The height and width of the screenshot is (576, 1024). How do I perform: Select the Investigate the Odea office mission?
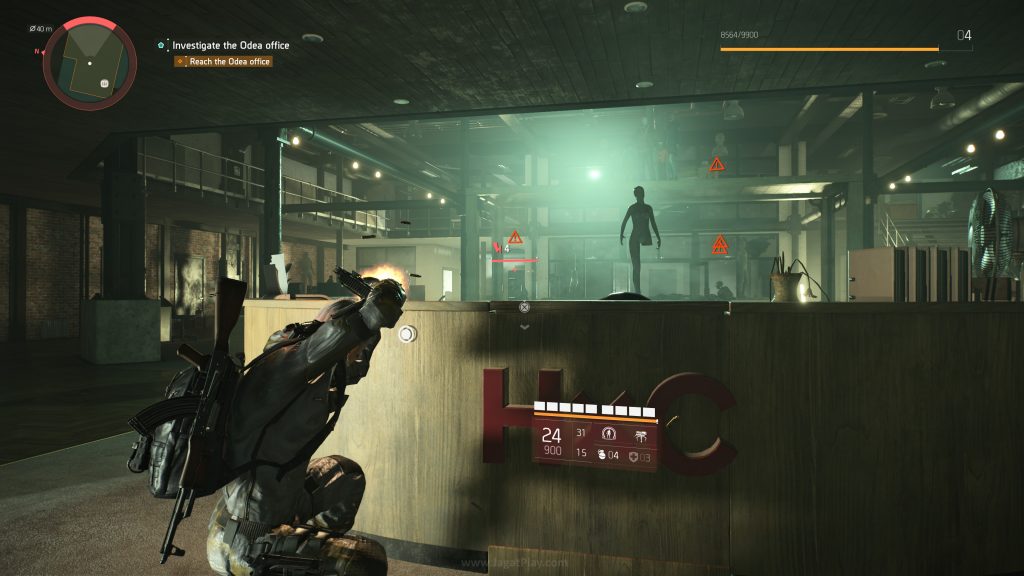pyautogui.click(x=232, y=45)
